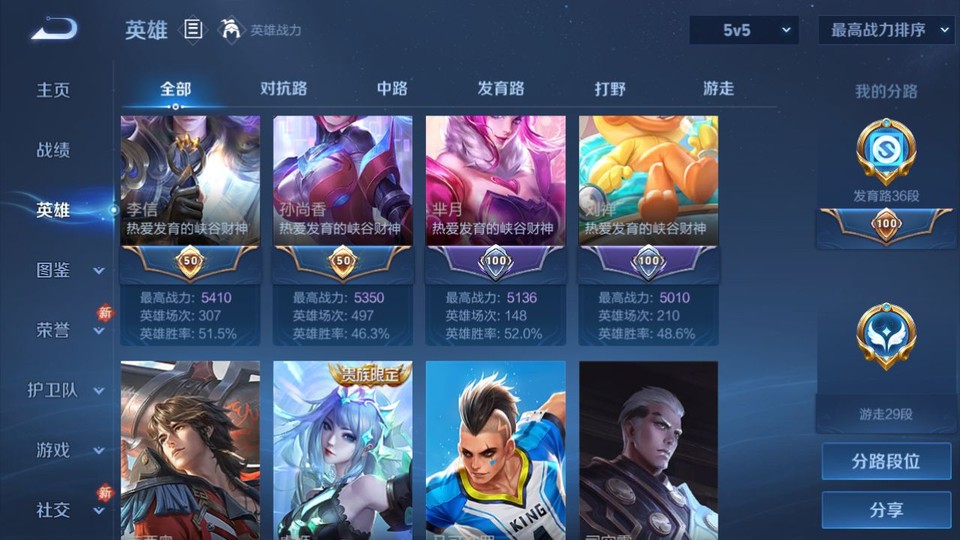Viewport: 960px width, 540px height.
Task: Switch to the 发育路 tab
Action: click(501, 88)
